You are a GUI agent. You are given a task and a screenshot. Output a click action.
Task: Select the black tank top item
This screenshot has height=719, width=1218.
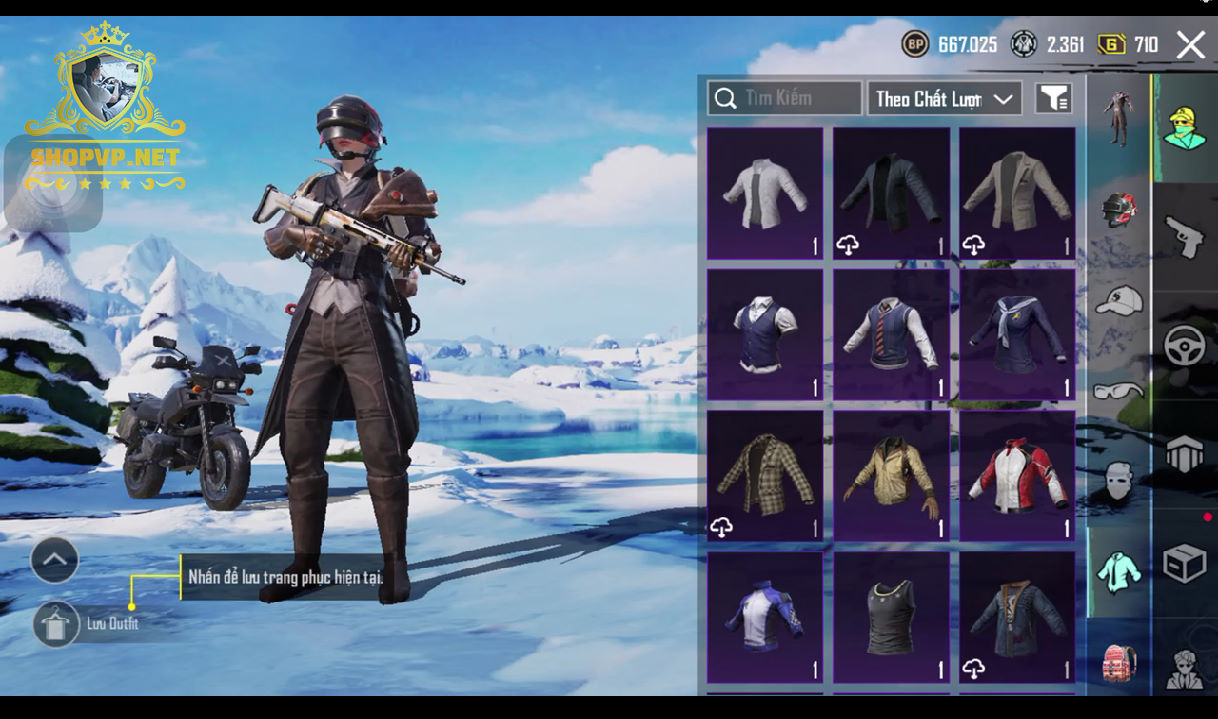pyautogui.click(x=891, y=617)
